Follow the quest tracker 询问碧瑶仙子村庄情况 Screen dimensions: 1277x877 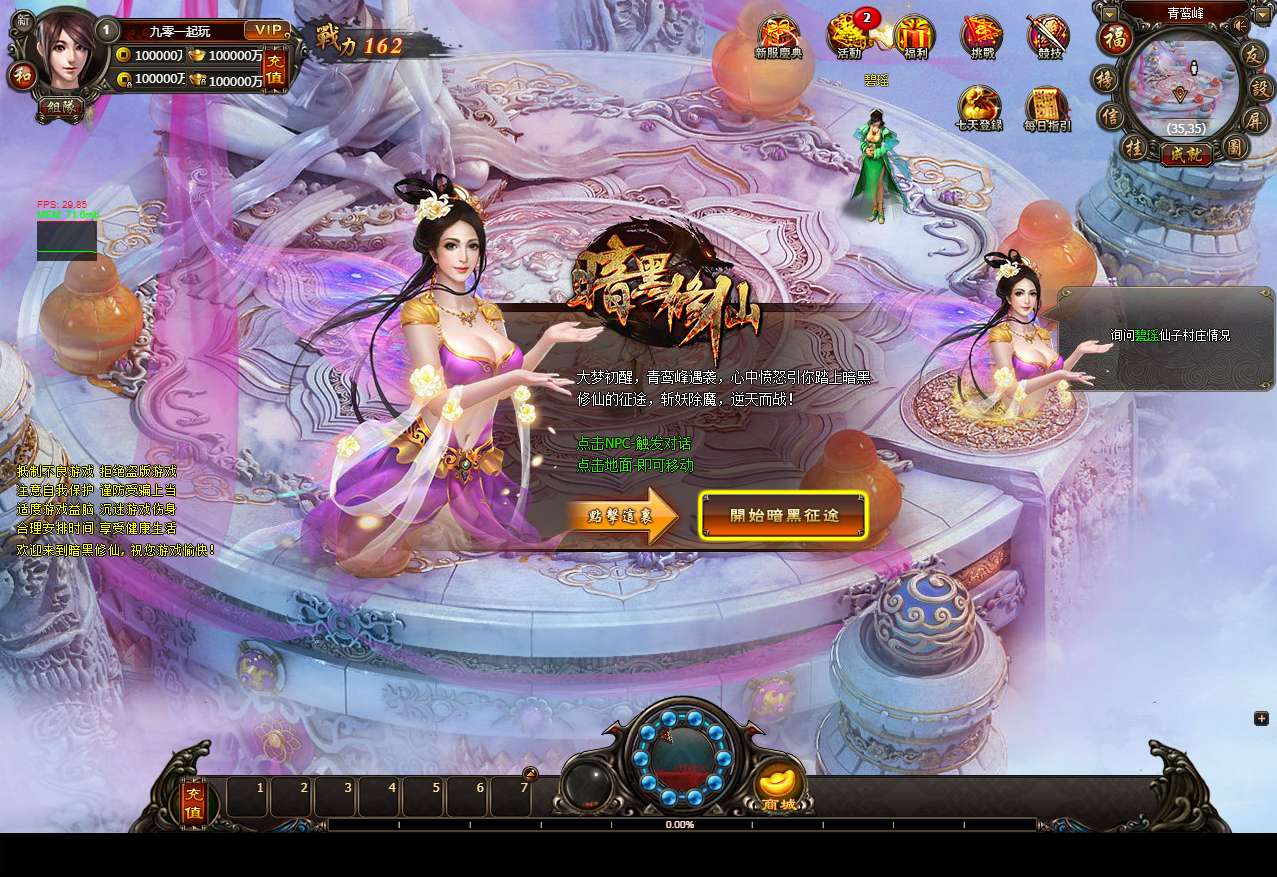point(1170,336)
